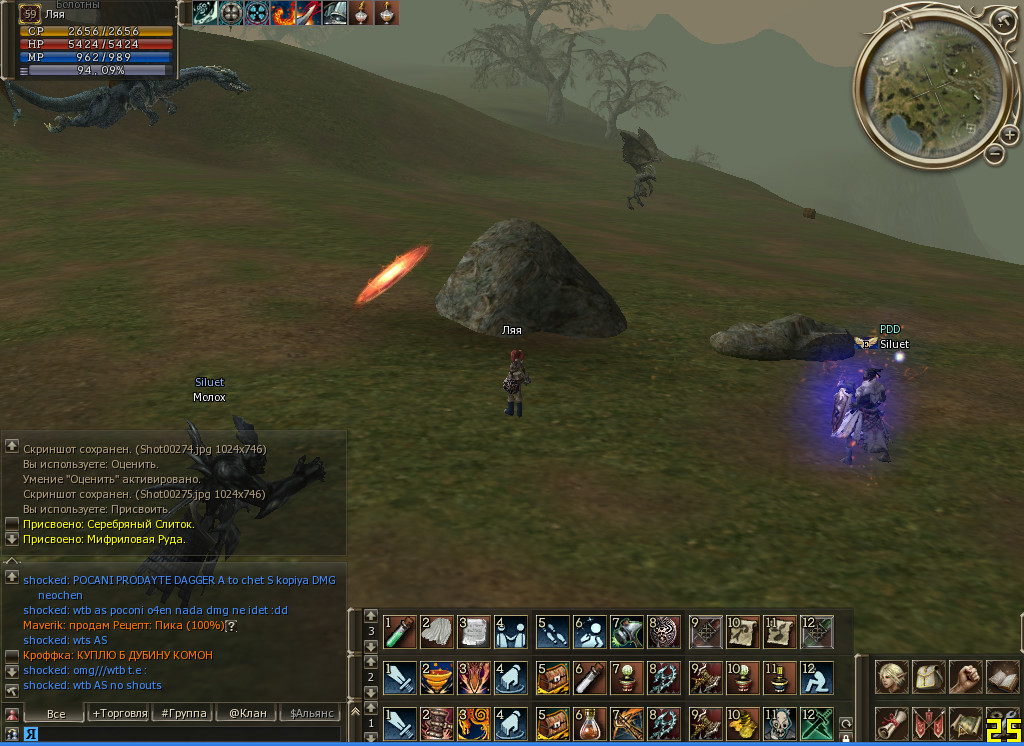Open the actions fist icon
The height and width of the screenshot is (746, 1024).
coord(965,677)
